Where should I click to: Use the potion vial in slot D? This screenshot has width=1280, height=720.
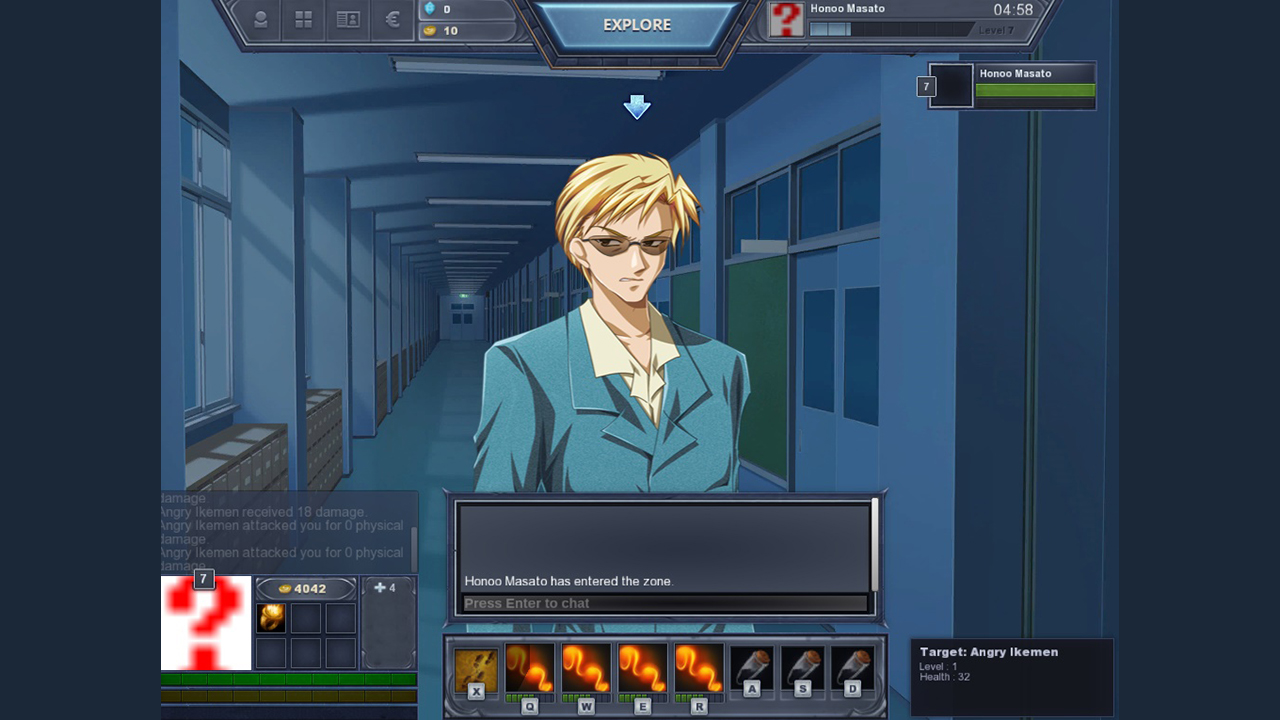point(852,668)
